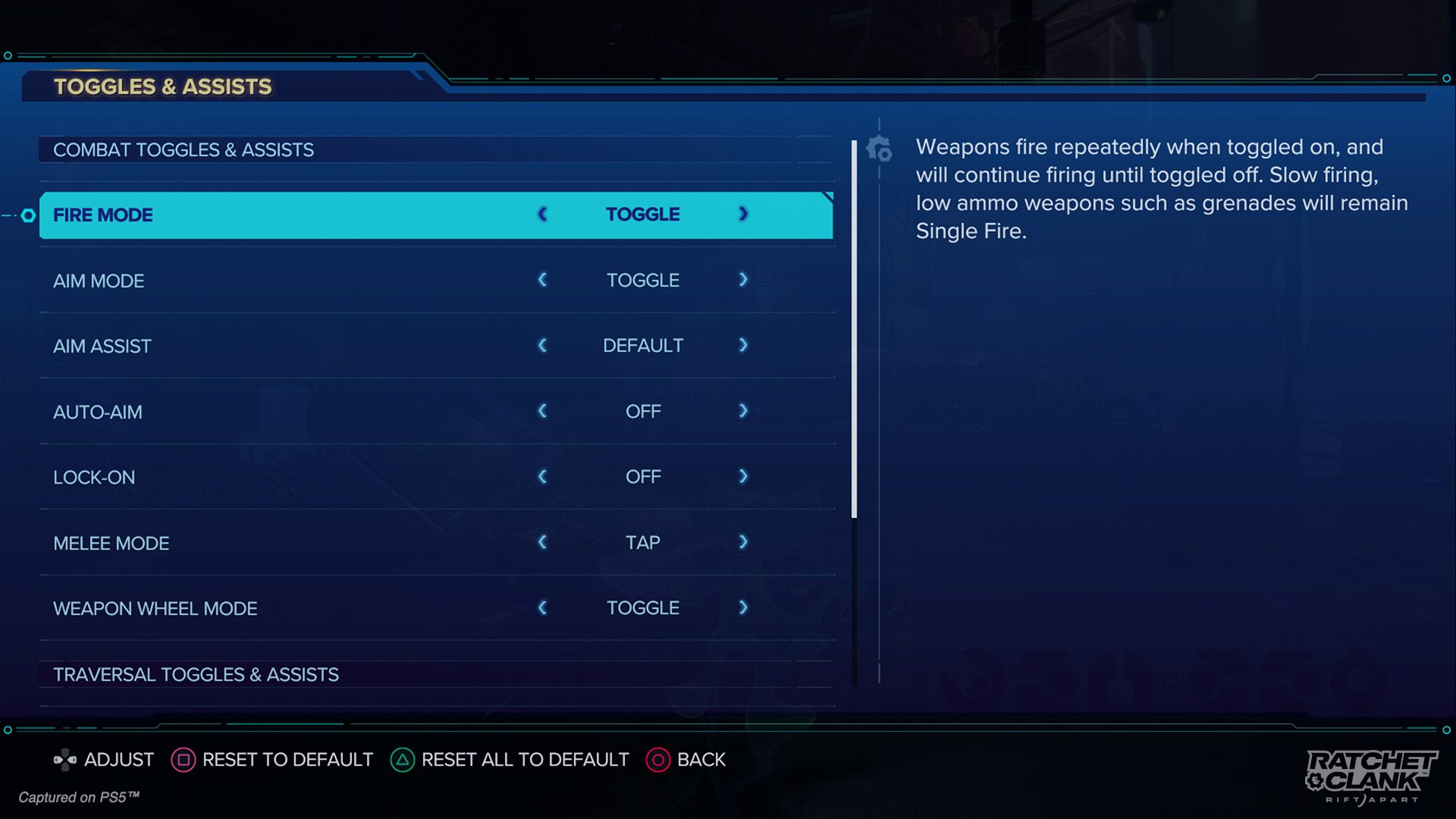The height and width of the screenshot is (819, 1456).
Task: Select the Weapon Wheel Mode row
Action: point(303,608)
